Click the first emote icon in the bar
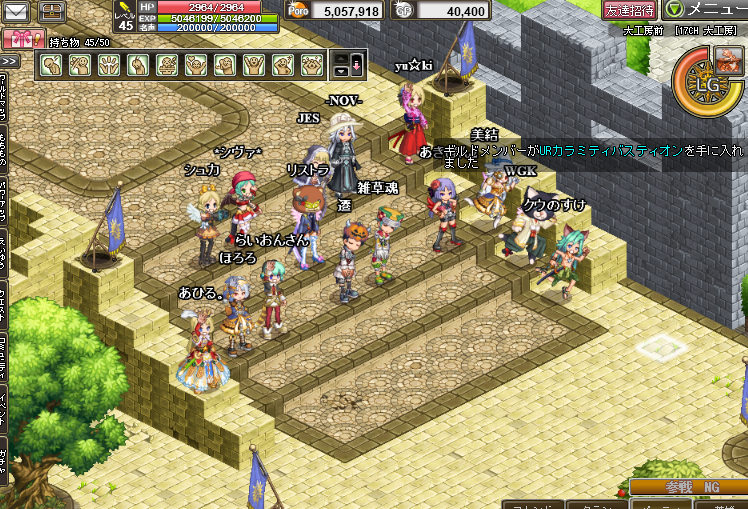The width and height of the screenshot is (748, 509). click(x=50, y=65)
